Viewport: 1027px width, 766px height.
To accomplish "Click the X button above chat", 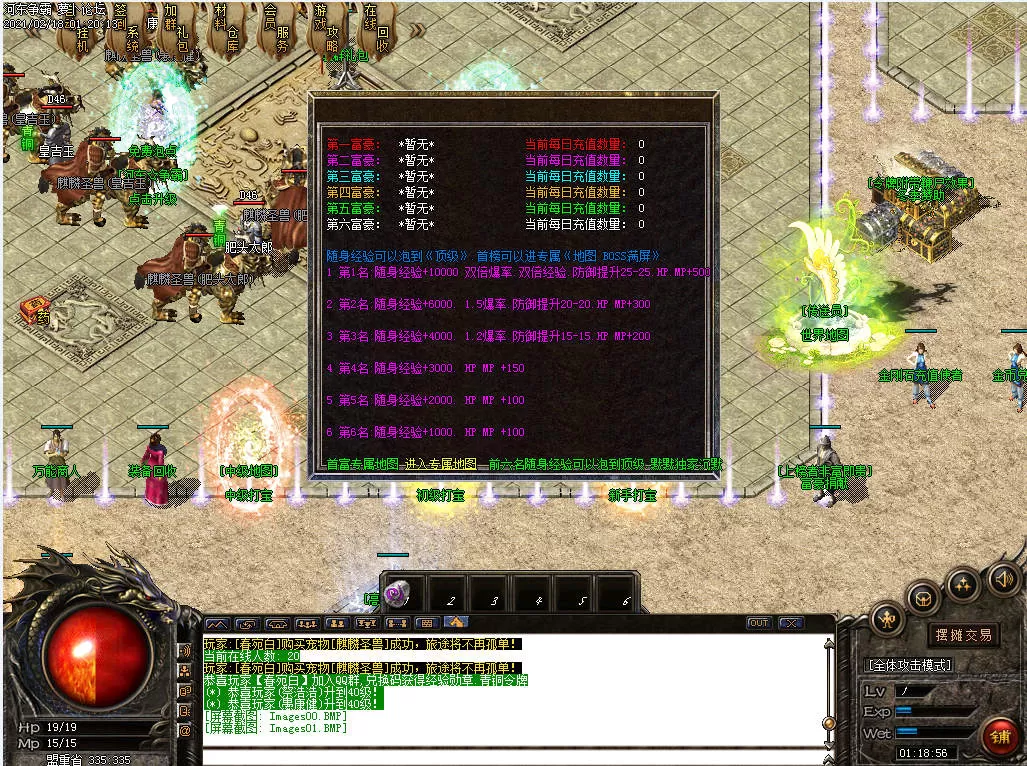I will coord(790,623).
